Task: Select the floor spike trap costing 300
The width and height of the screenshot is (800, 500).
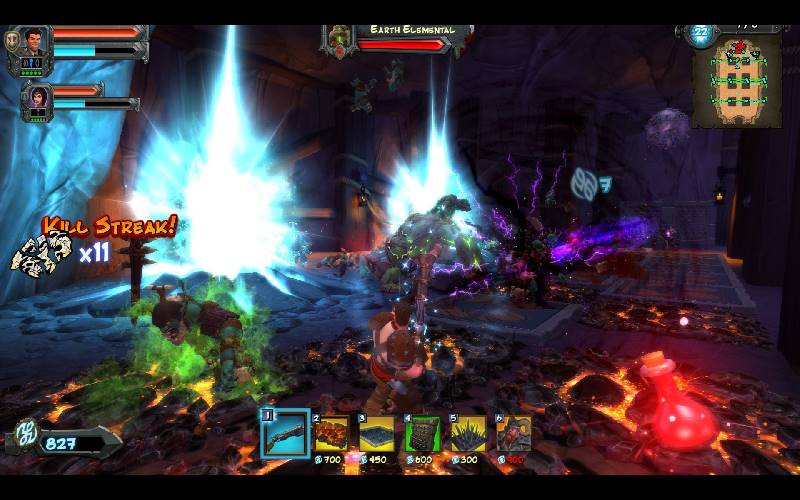Action: pyautogui.click(x=467, y=433)
